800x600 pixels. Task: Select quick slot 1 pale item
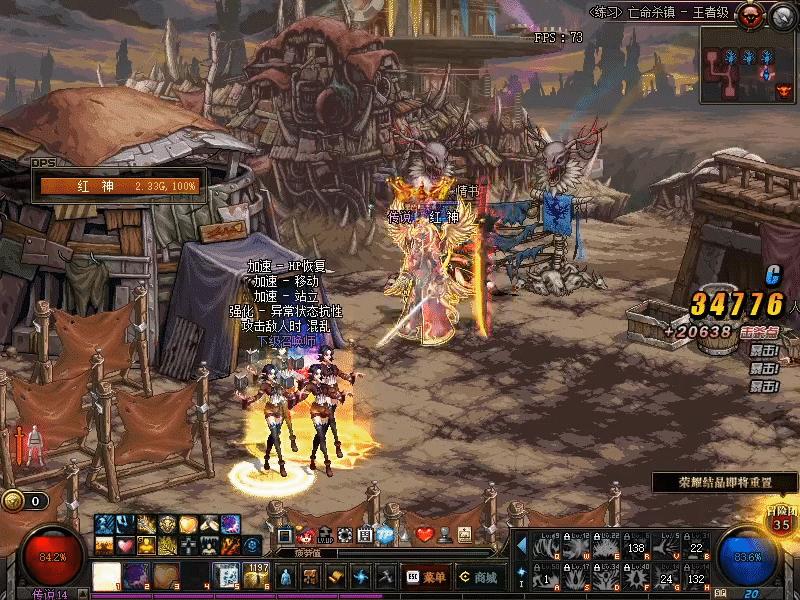pos(107,577)
